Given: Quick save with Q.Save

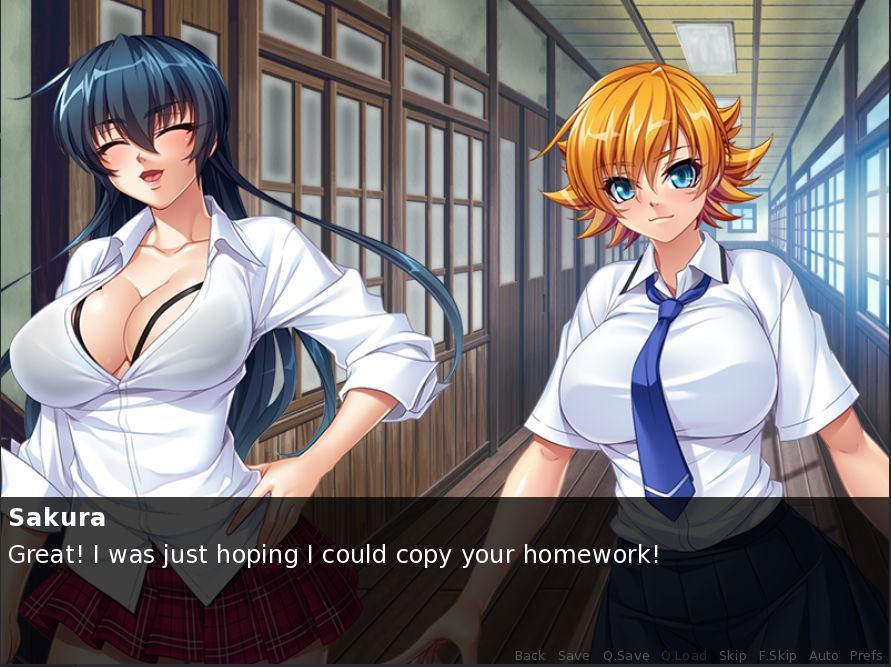Looking at the screenshot, I should click(x=625, y=656).
